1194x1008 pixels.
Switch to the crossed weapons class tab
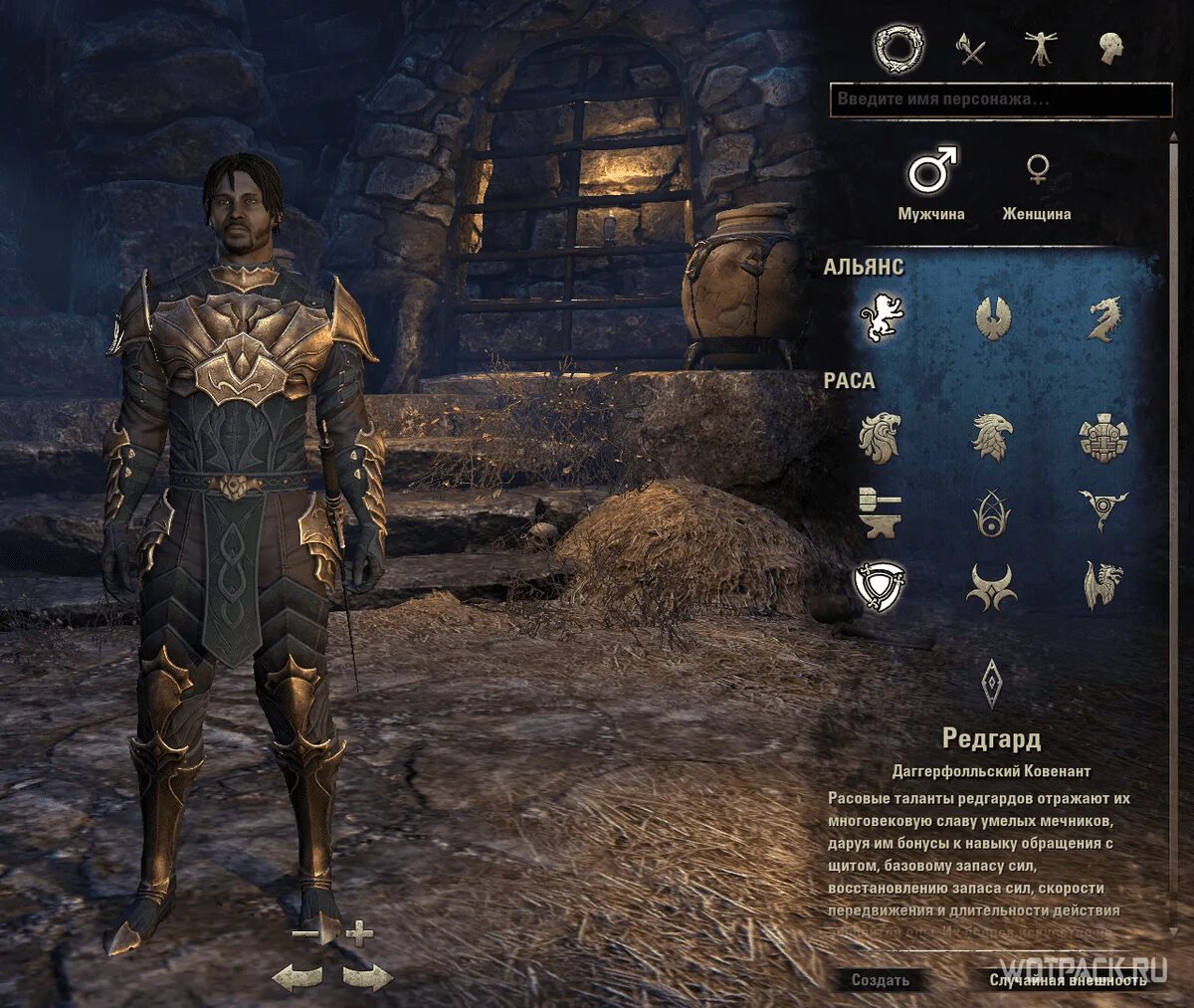(x=971, y=48)
